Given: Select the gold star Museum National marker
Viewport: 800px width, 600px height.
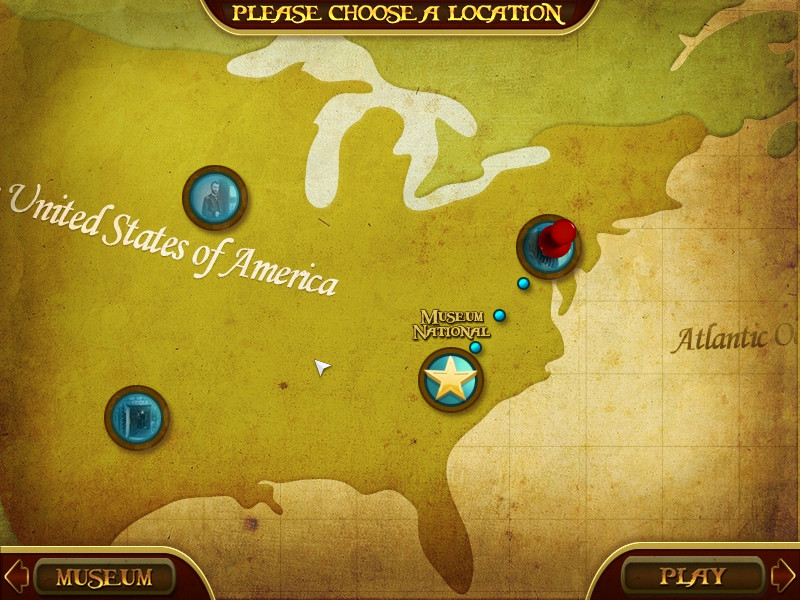Looking at the screenshot, I should (x=451, y=380).
